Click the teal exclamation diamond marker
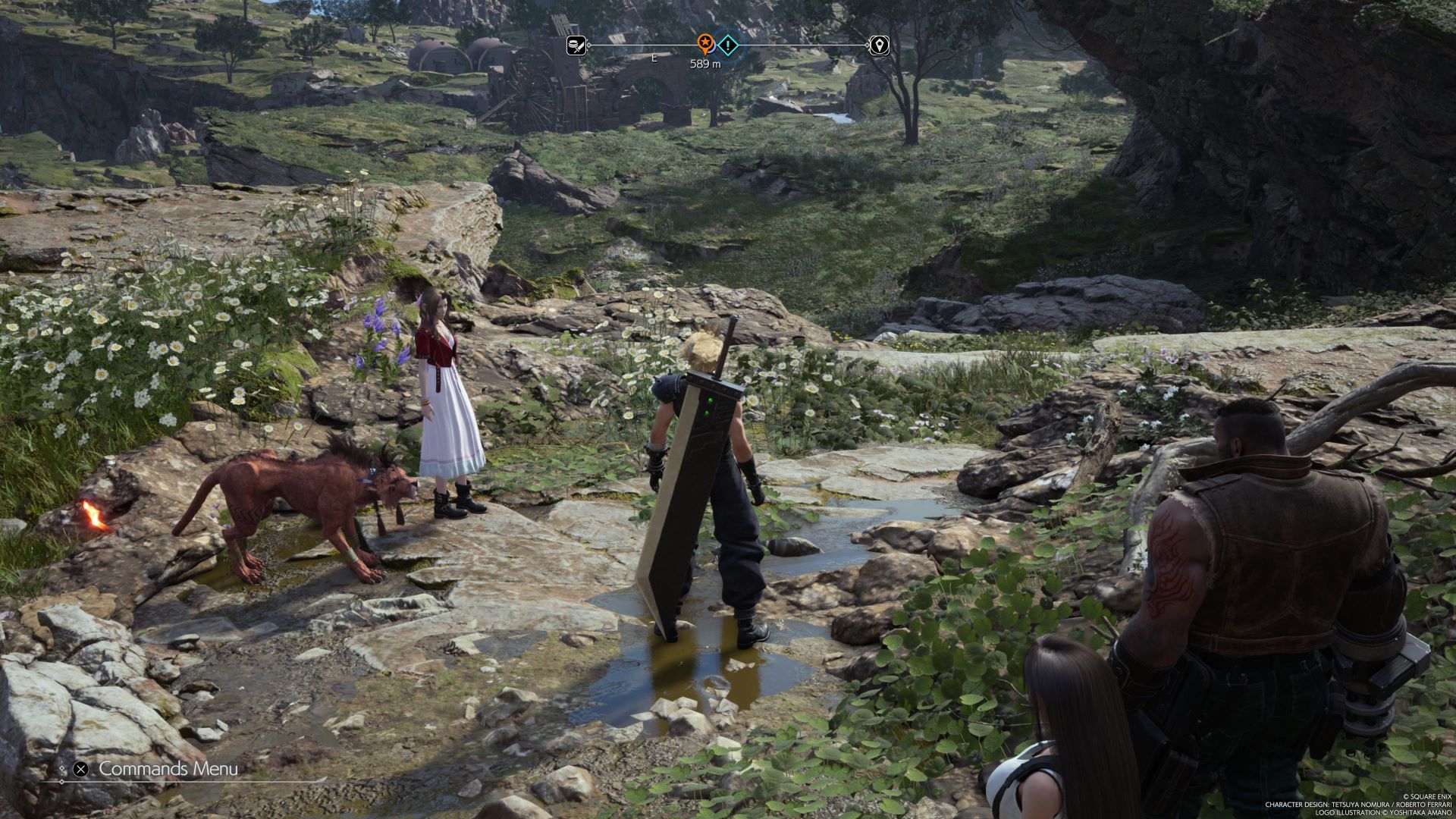 pyautogui.click(x=728, y=45)
